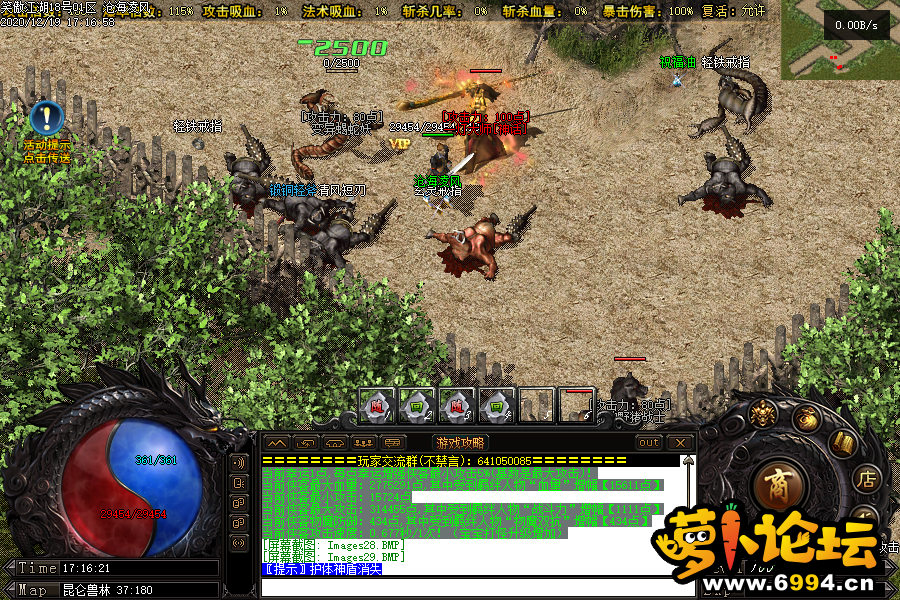Close the chat panel with the X button
900x600 pixels.
coord(680,442)
